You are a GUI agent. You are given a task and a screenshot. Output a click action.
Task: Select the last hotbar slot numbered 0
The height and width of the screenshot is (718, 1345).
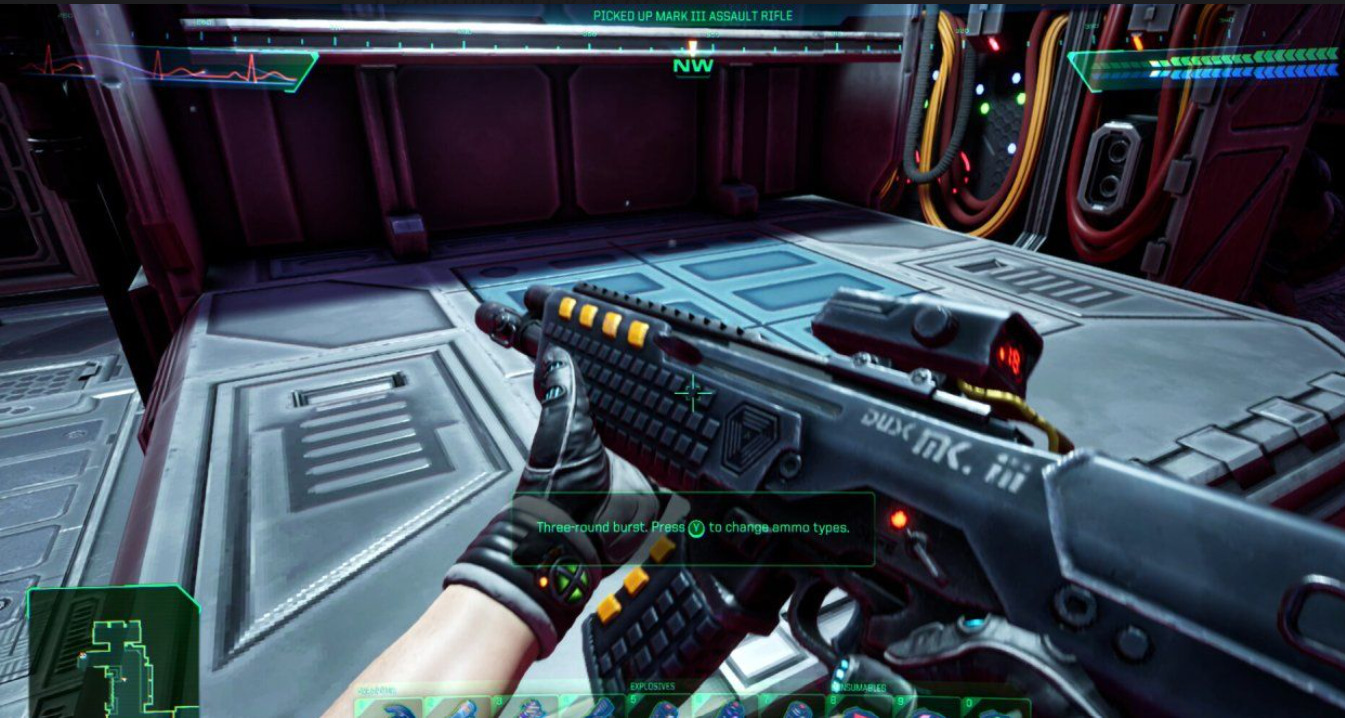tap(996, 707)
